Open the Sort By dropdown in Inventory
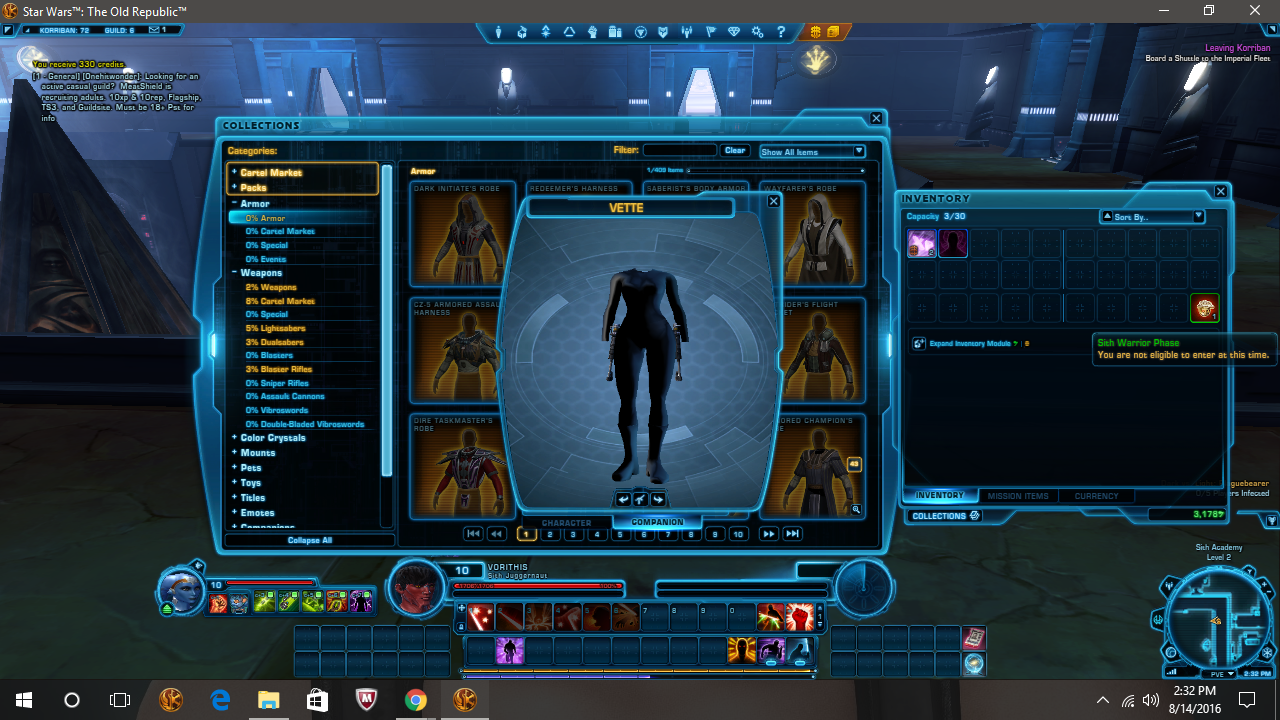 pos(1150,215)
